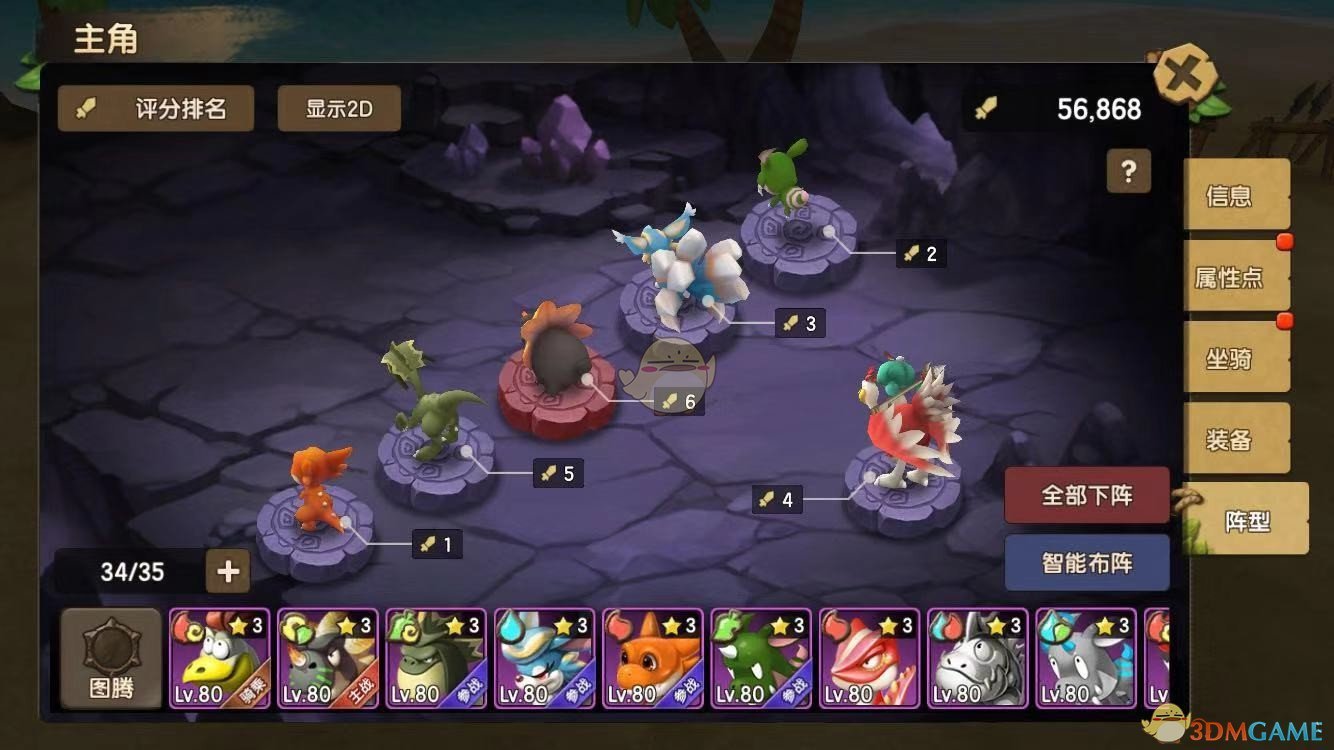This screenshot has width=1334, height=750.
Task: Click the plus icon next to 34/35
Action: click(228, 571)
